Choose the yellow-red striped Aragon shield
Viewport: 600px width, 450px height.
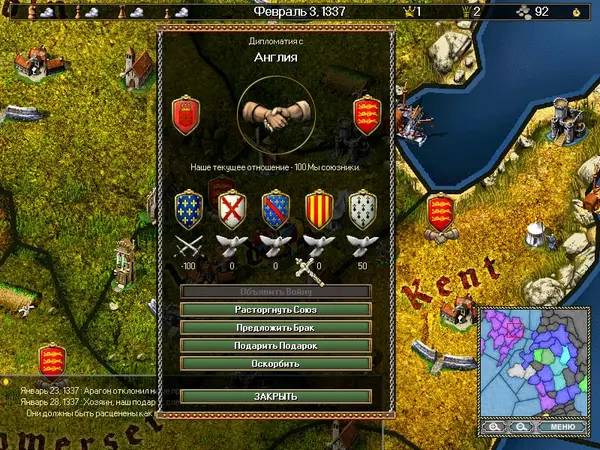pyautogui.click(x=318, y=210)
